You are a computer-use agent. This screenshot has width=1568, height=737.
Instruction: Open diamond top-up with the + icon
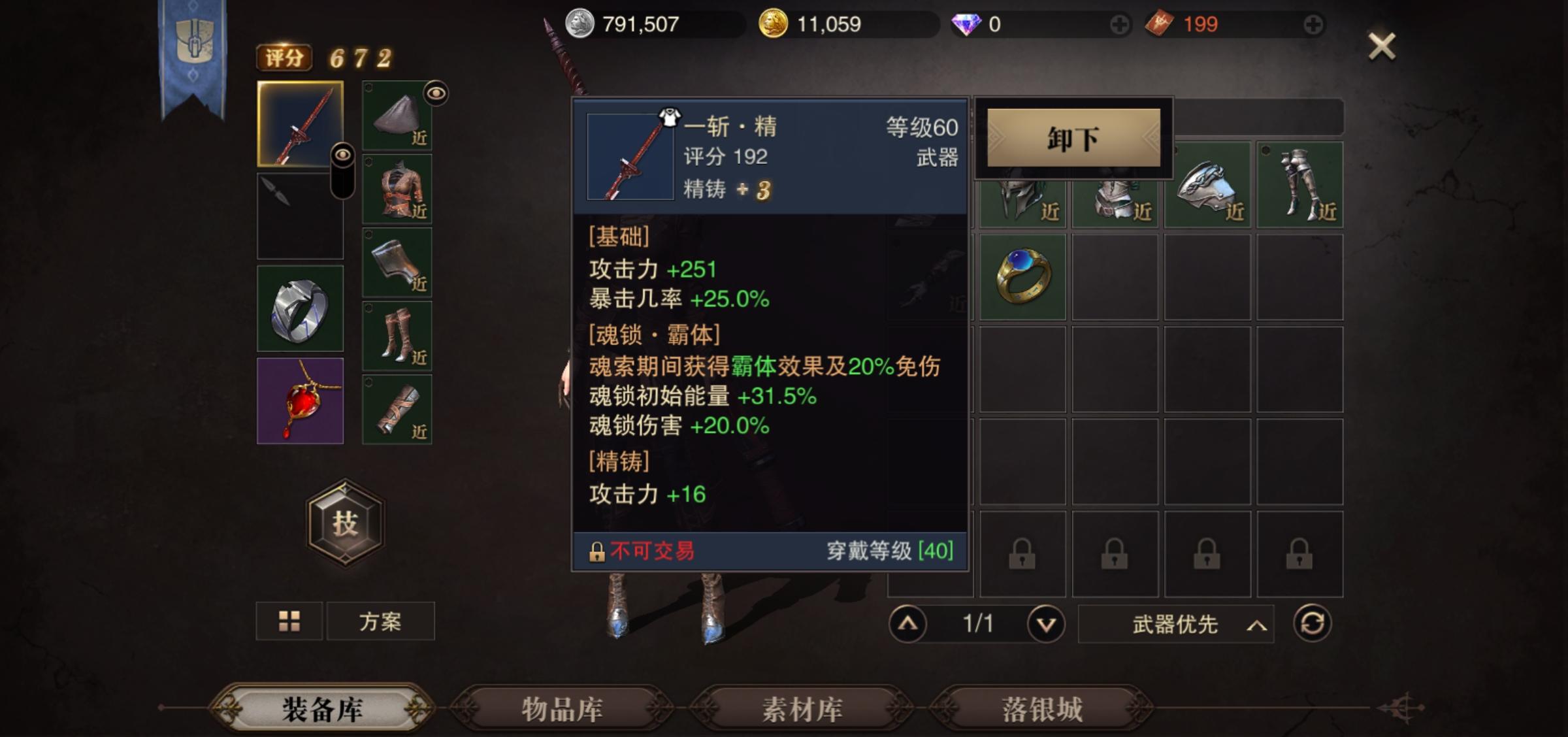coord(1120,24)
